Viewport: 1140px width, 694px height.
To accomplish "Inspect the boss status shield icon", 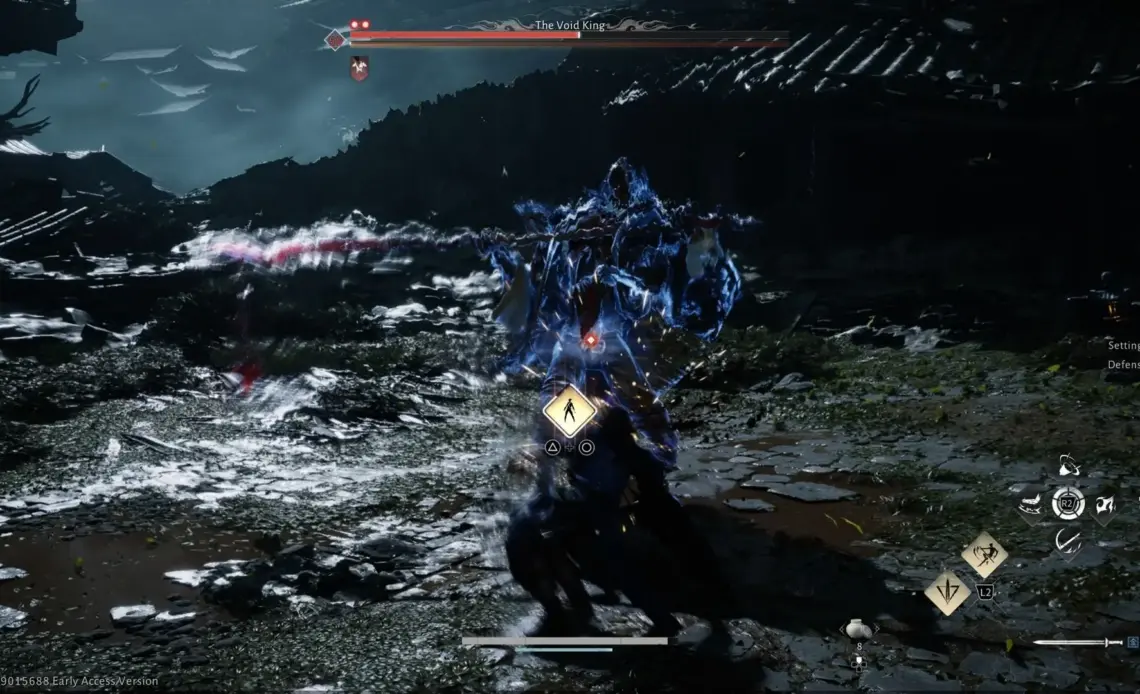I will tap(359, 68).
